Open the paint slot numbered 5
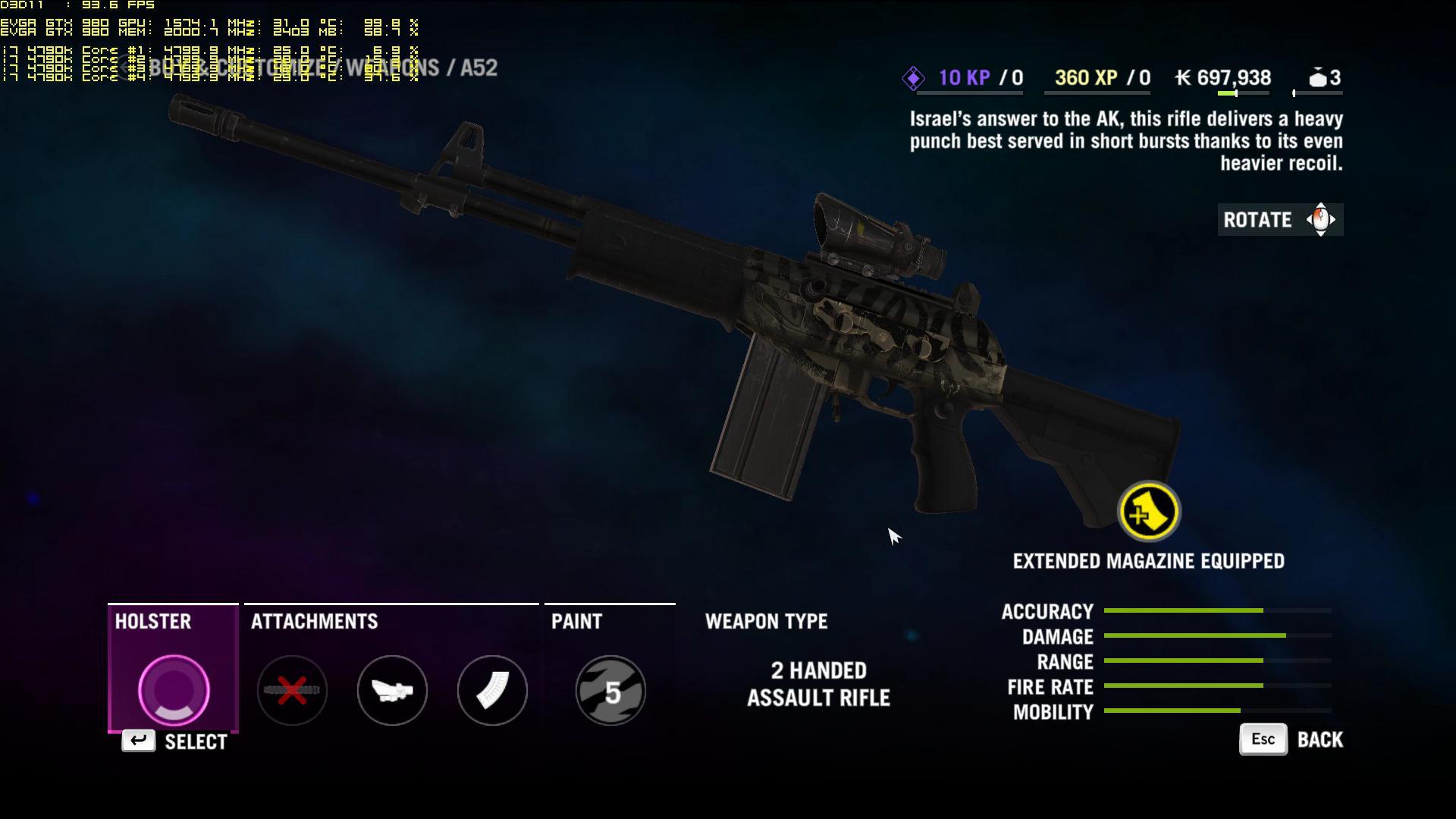Viewport: 1456px width, 819px height. (610, 690)
